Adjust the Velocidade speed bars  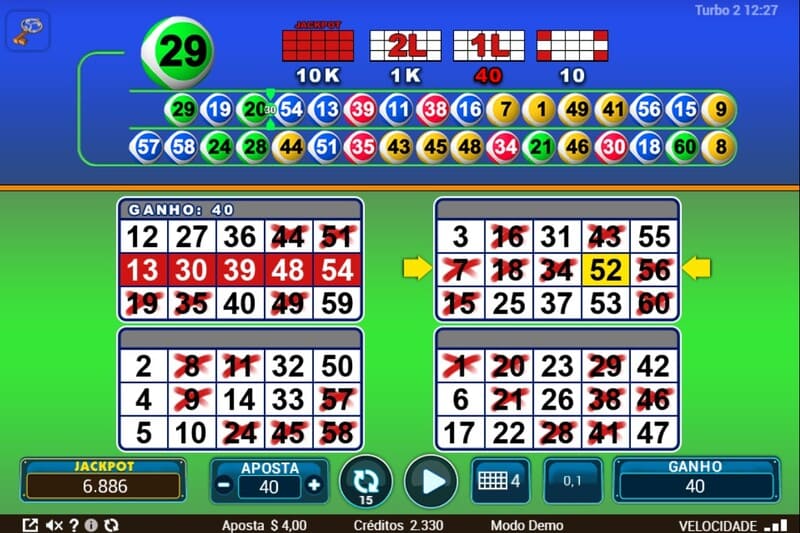[774, 525]
